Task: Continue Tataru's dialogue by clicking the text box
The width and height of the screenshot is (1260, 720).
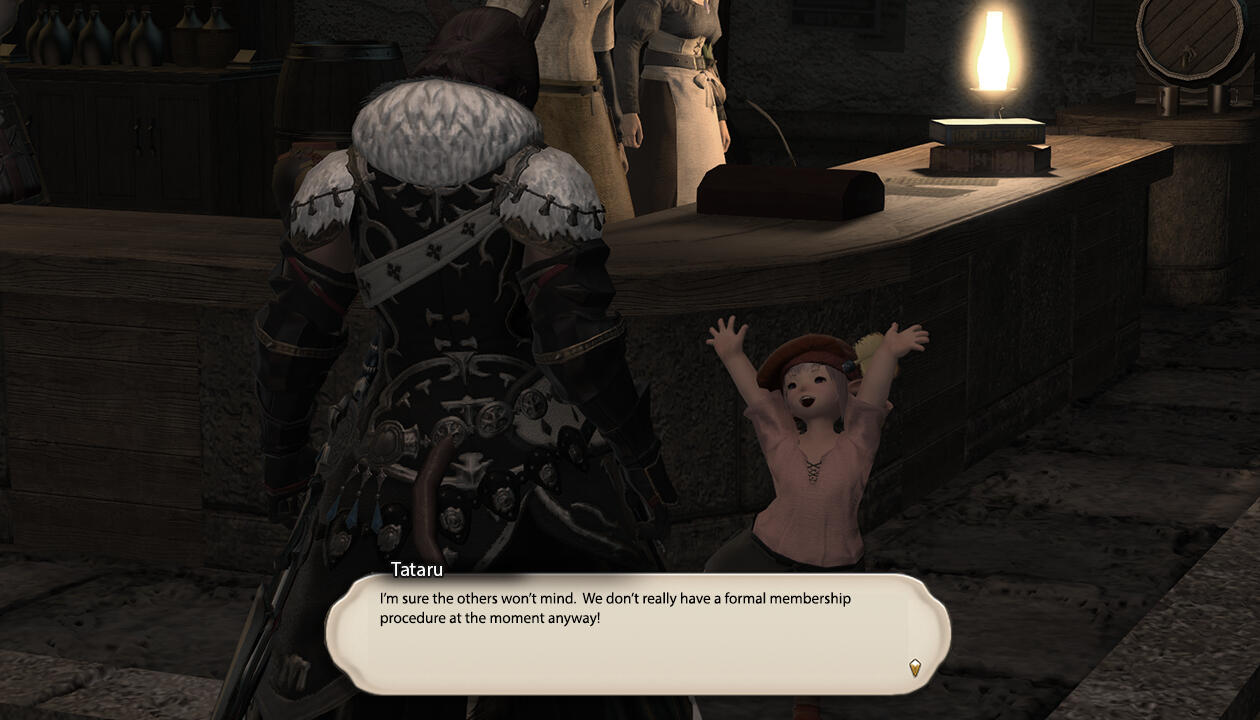Action: click(637, 634)
